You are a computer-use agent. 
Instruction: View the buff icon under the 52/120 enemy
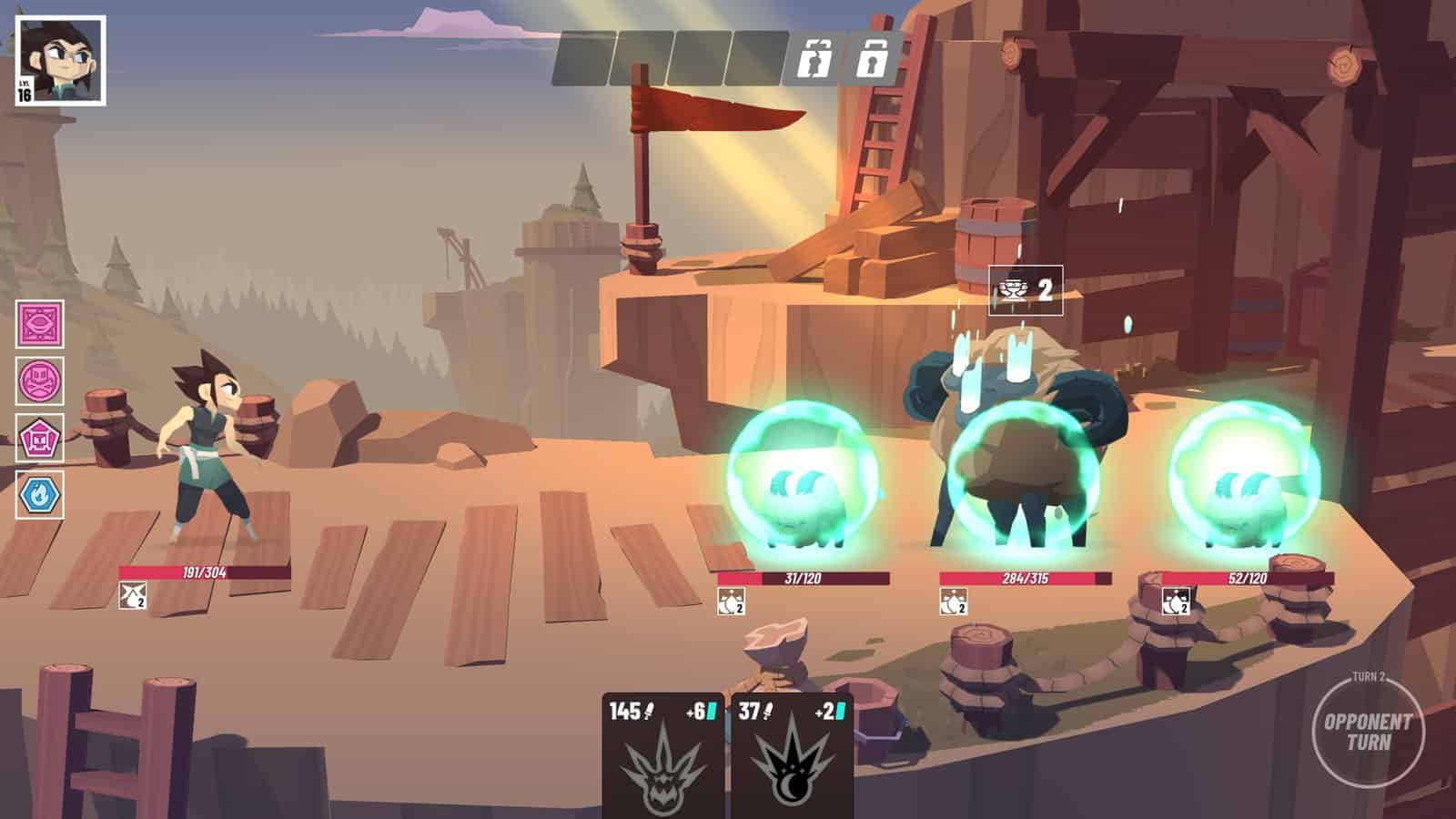tap(1175, 602)
